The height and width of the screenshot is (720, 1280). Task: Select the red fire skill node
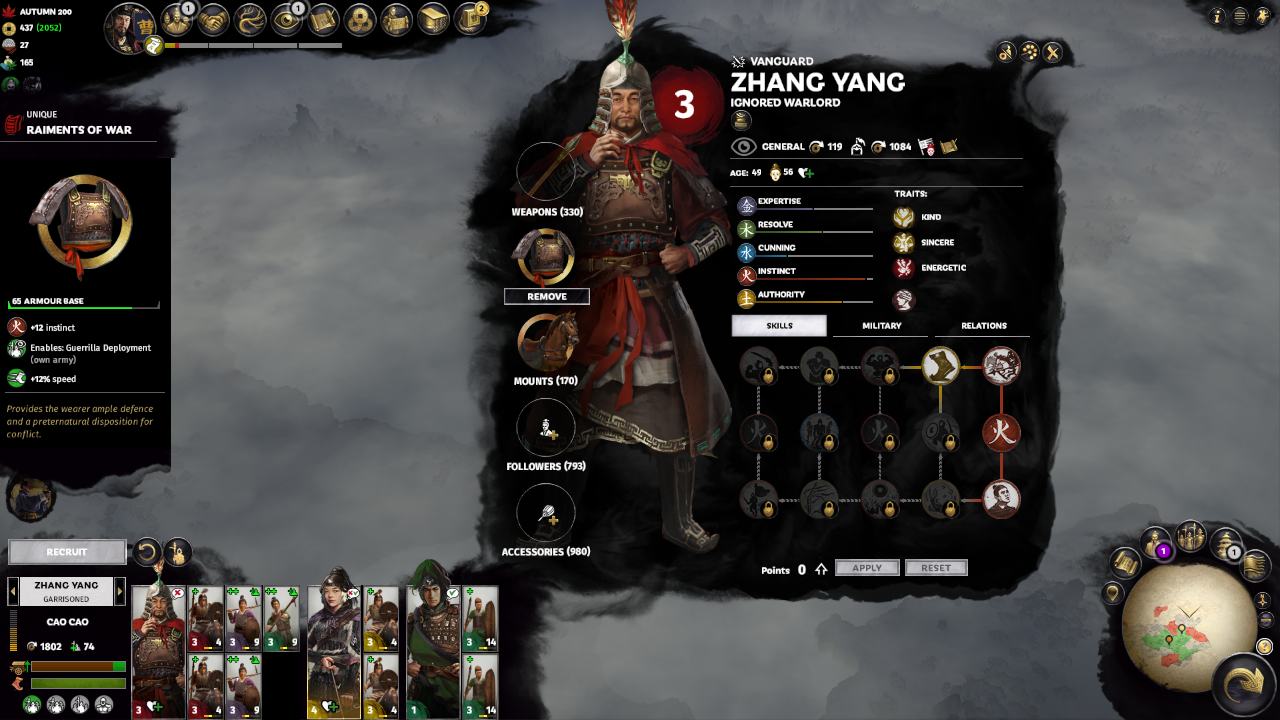point(1001,434)
